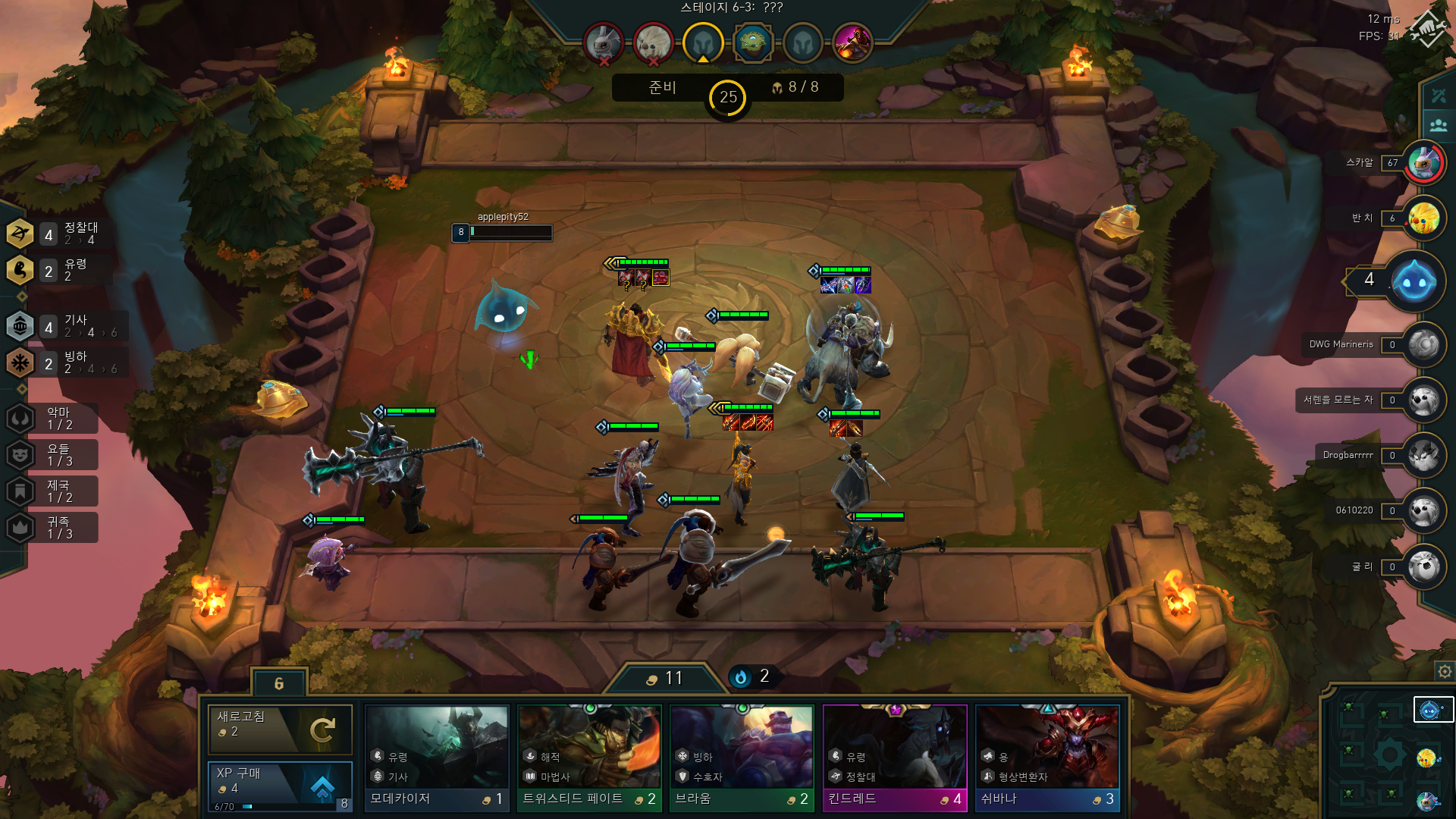The image size is (1456, 819).
Task: Select the 반 치 player portrait
Action: click(1423, 218)
